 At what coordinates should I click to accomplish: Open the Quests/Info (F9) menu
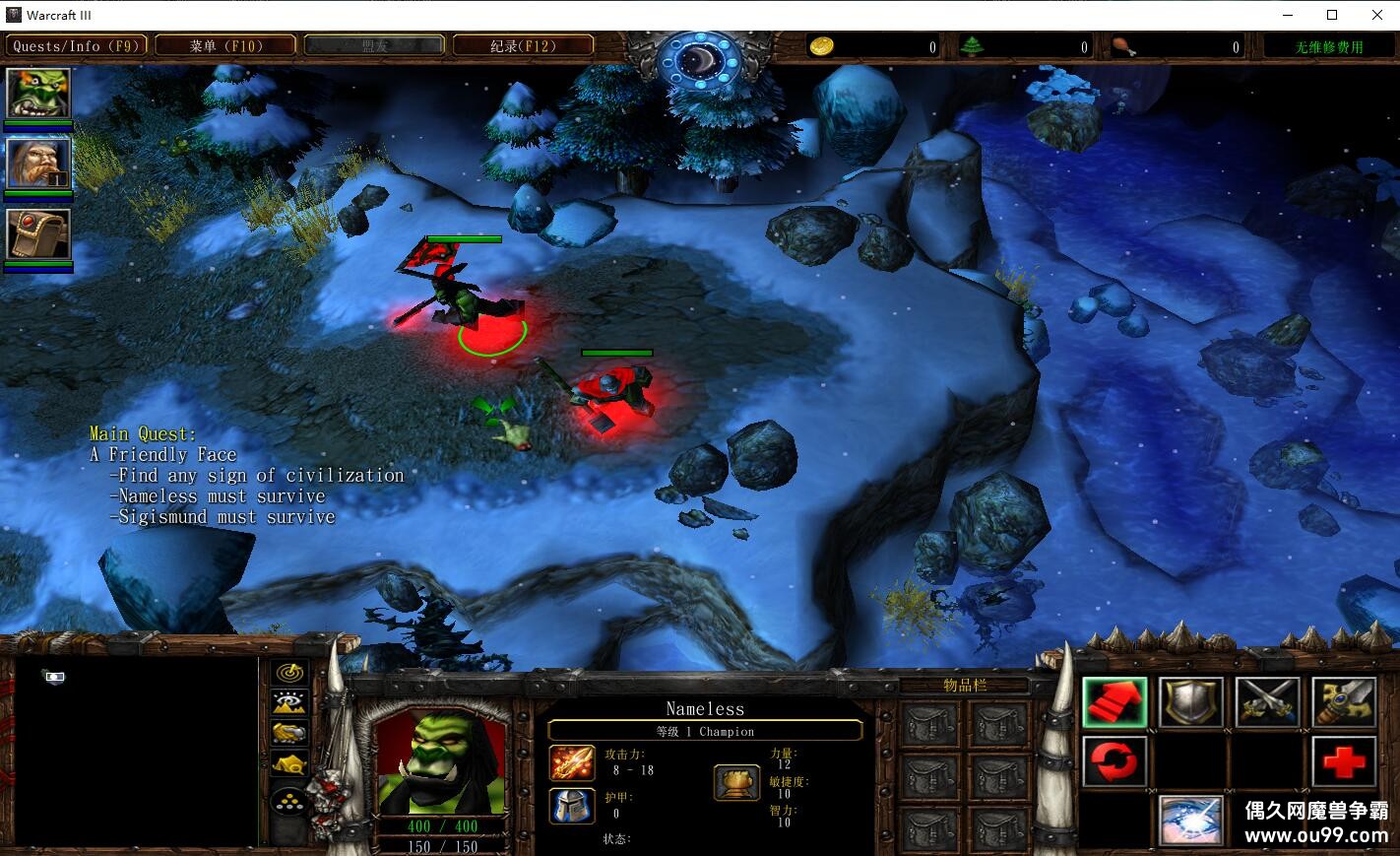[x=75, y=45]
